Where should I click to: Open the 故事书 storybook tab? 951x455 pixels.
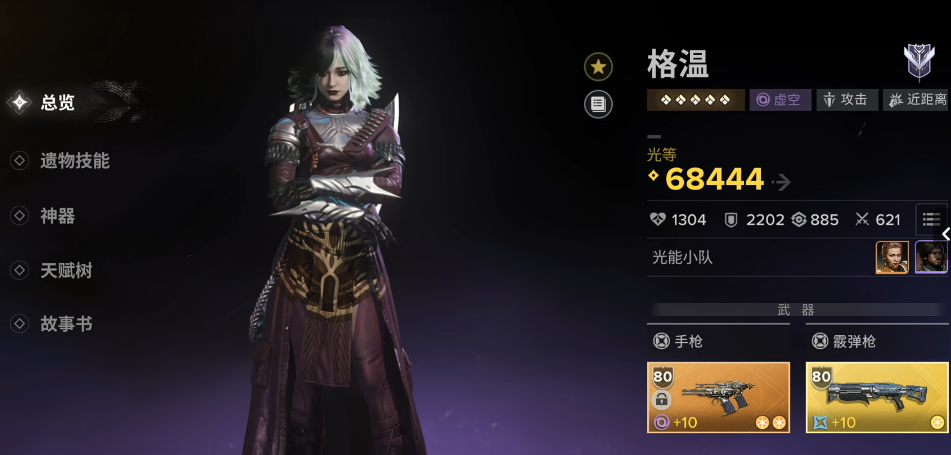(x=66, y=325)
